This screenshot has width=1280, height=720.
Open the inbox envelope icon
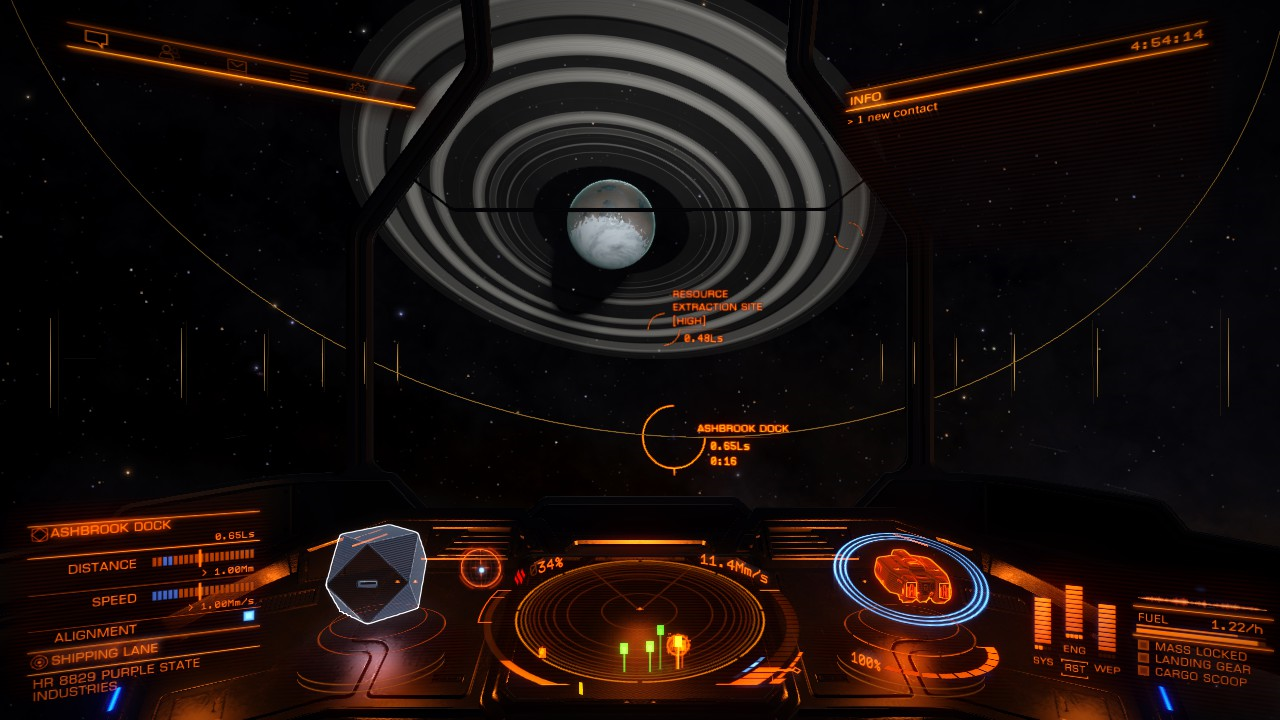click(236, 65)
